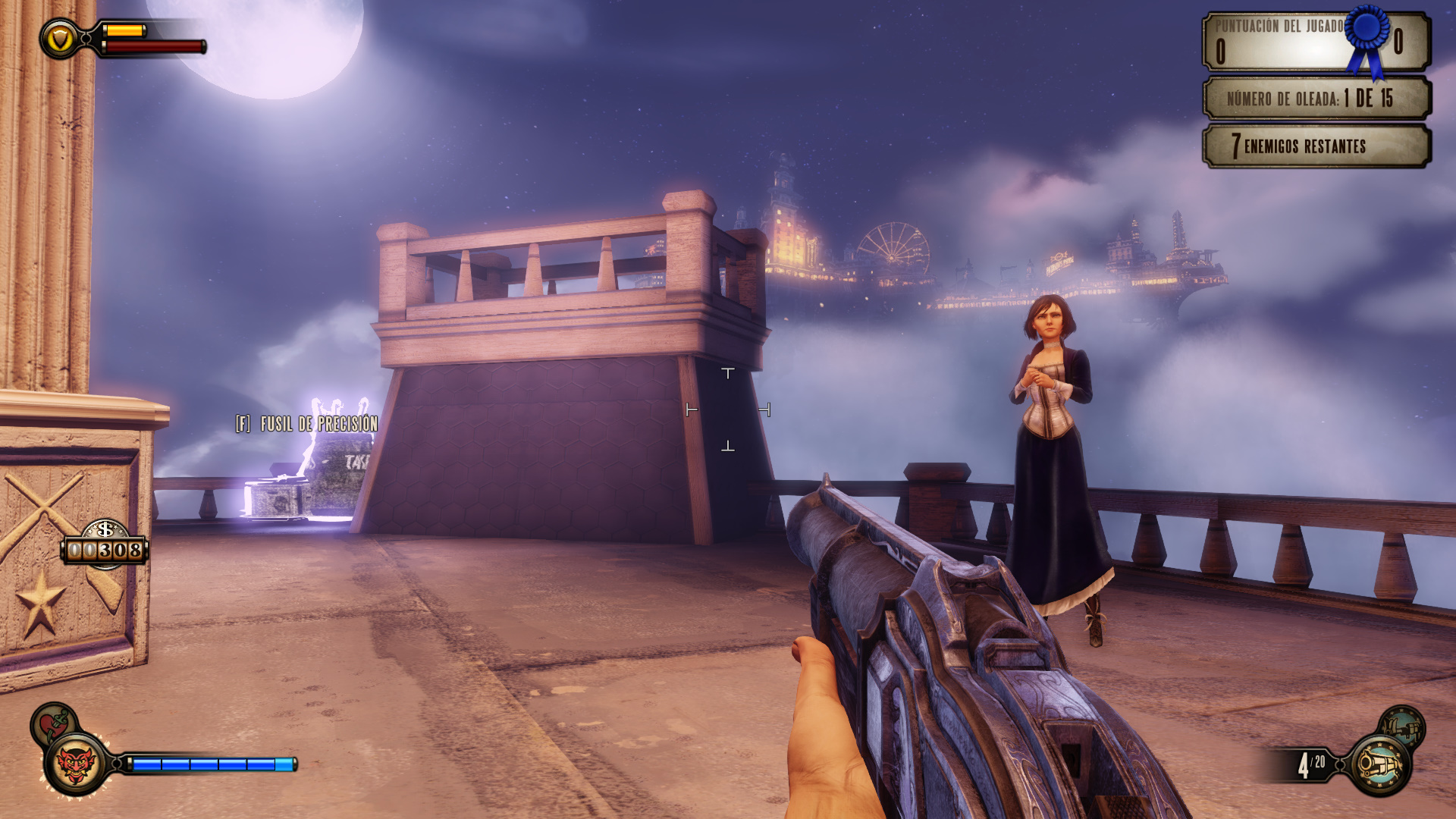Click the blue ribbon award icon

pos(1367,39)
